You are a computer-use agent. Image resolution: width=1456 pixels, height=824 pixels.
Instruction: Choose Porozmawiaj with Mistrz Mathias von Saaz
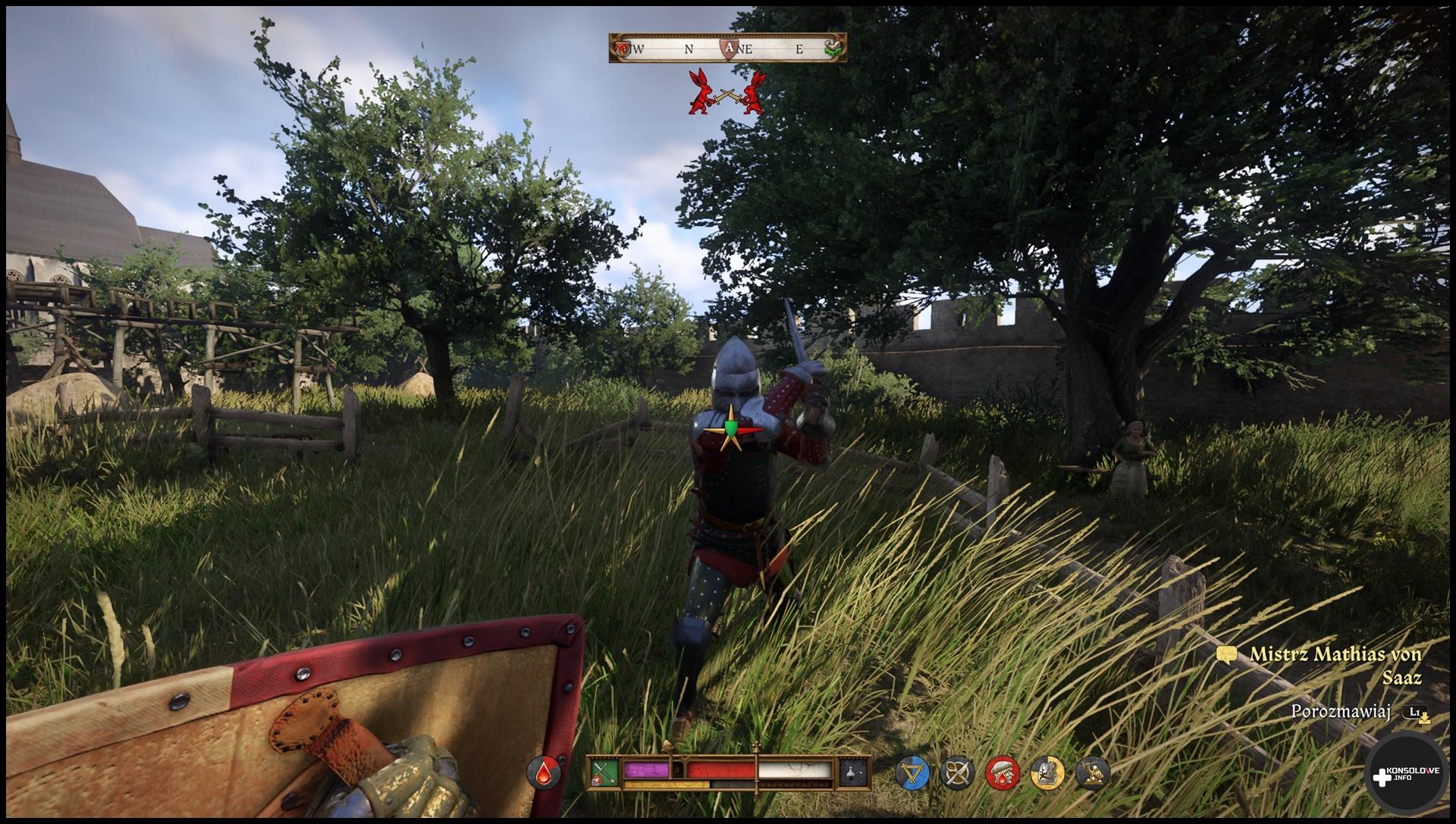1341,712
